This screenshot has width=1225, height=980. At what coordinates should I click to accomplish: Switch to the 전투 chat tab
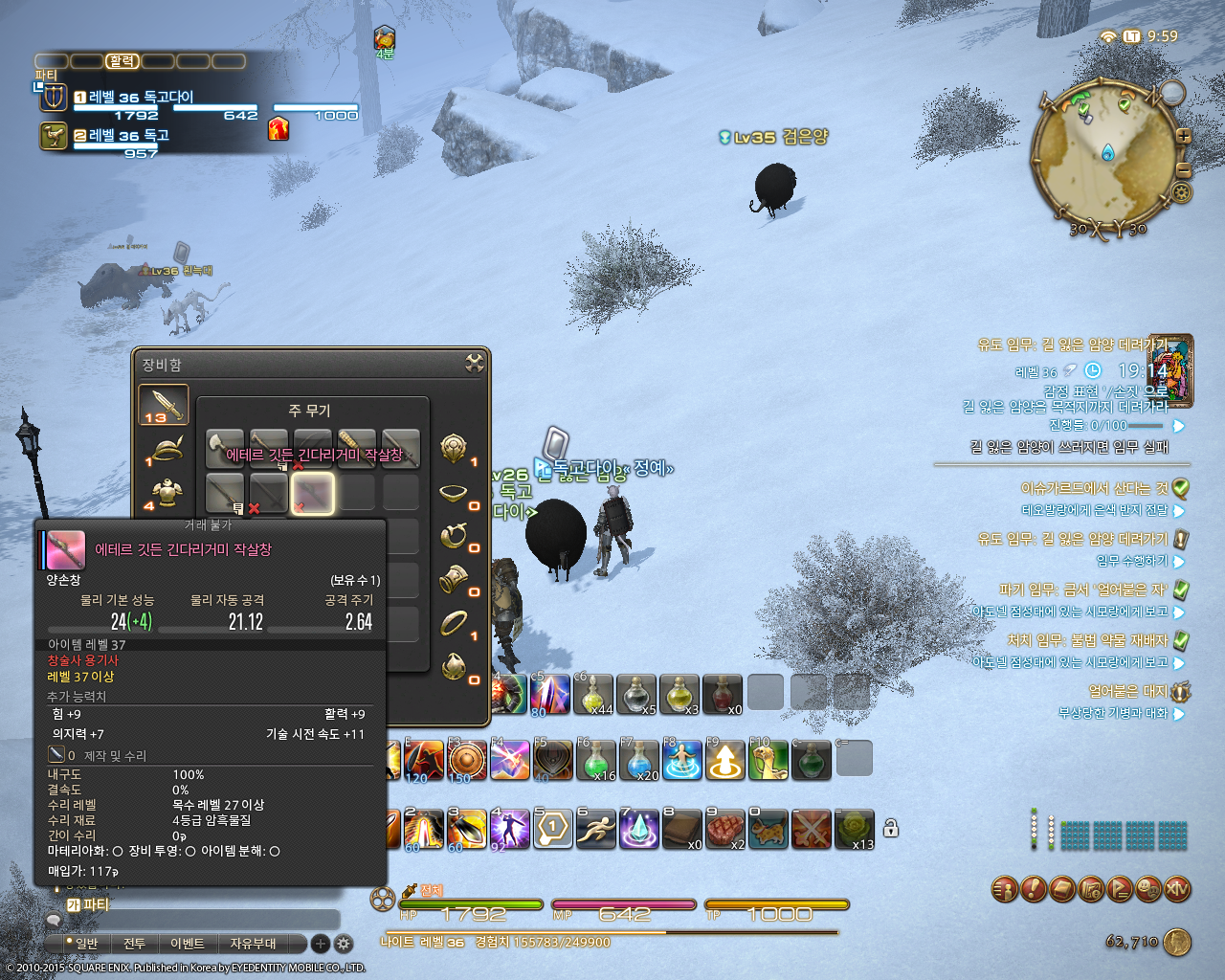pos(135,944)
